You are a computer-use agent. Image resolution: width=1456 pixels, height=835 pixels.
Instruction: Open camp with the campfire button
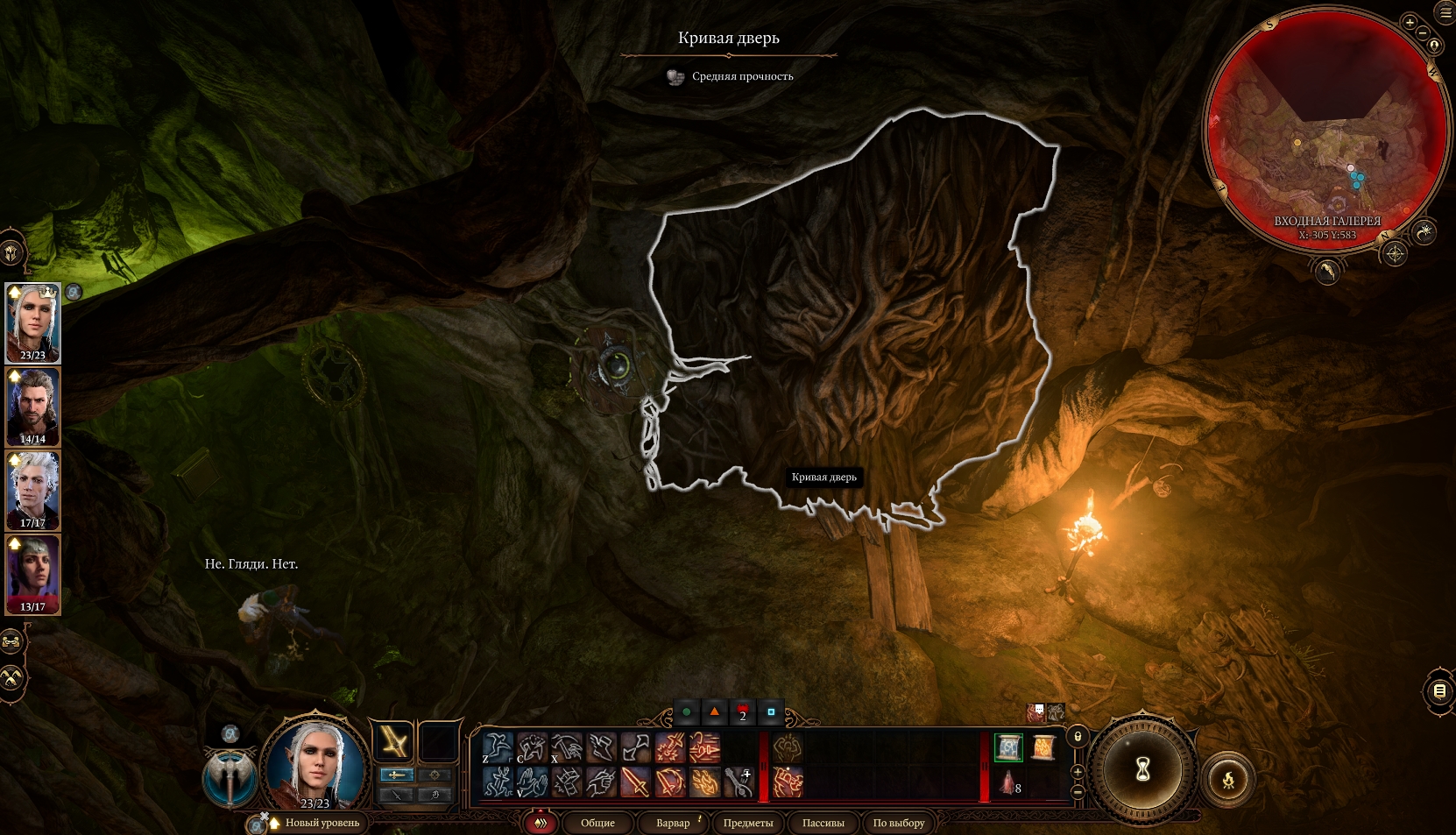1228,779
